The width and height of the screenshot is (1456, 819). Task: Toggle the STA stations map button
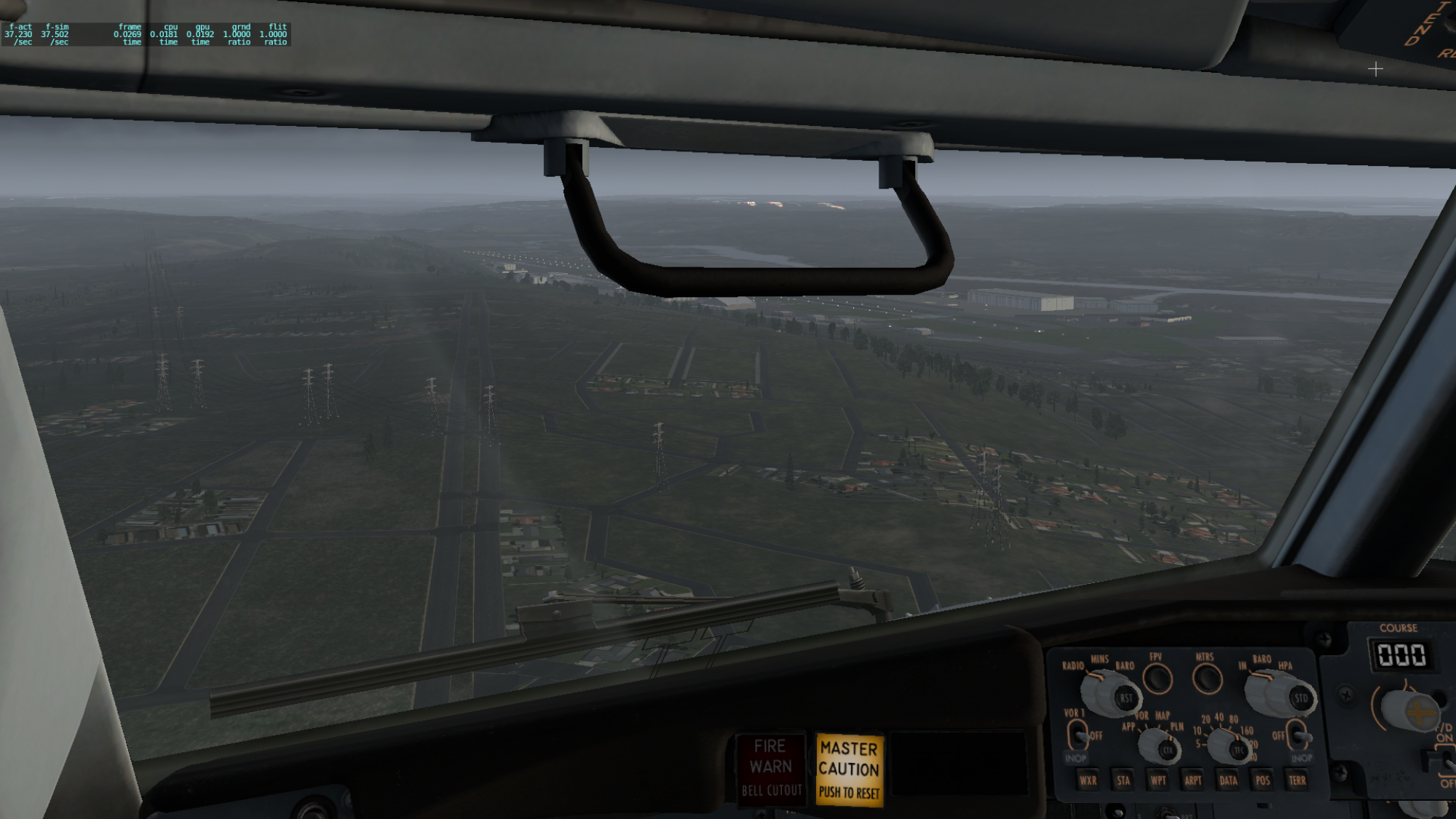pos(1123,780)
